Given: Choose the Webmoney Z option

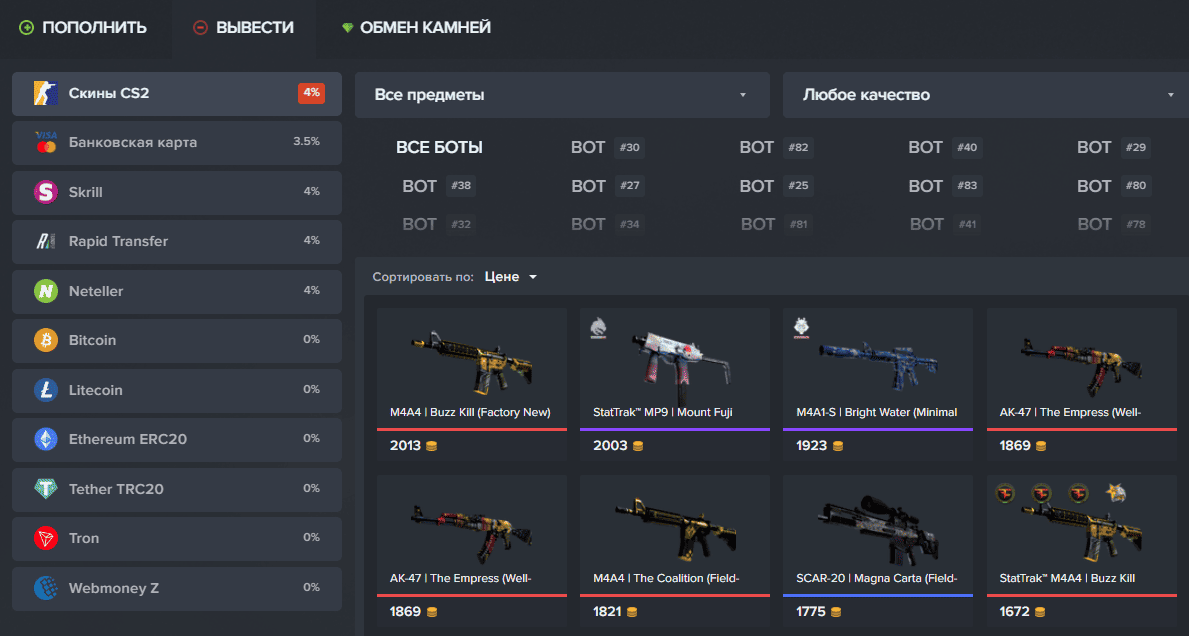Looking at the screenshot, I should [176, 588].
